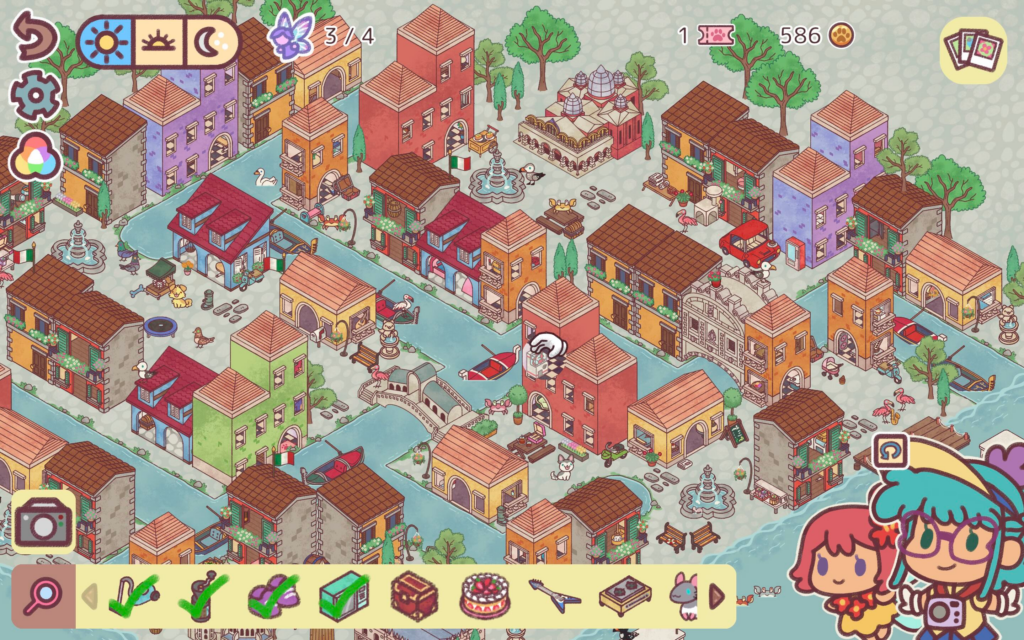The image size is (1024, 640).
Task: Switch to night with the moon toggle
Action: [213, 41]
